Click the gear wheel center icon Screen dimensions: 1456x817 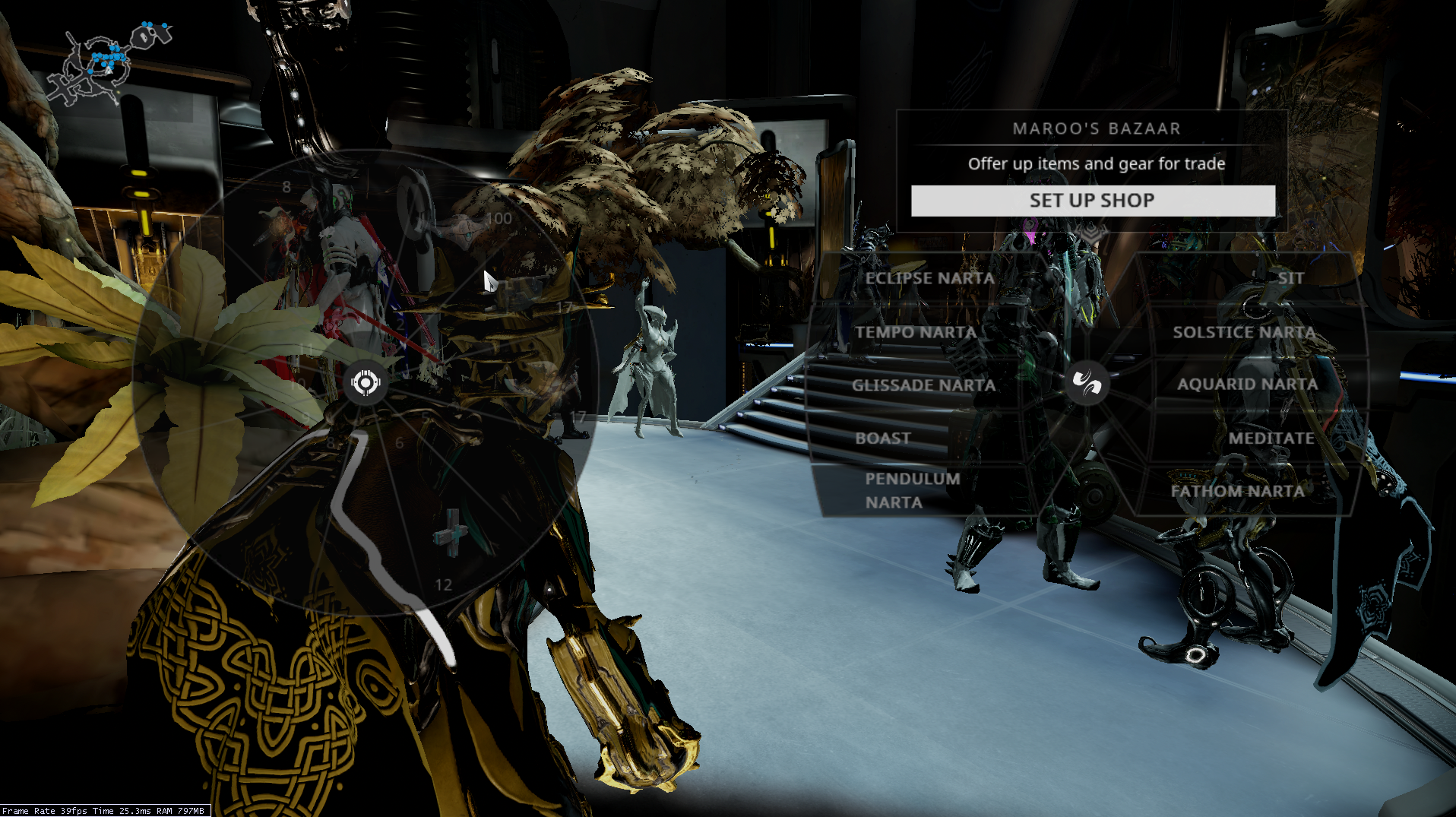point(366,382)
